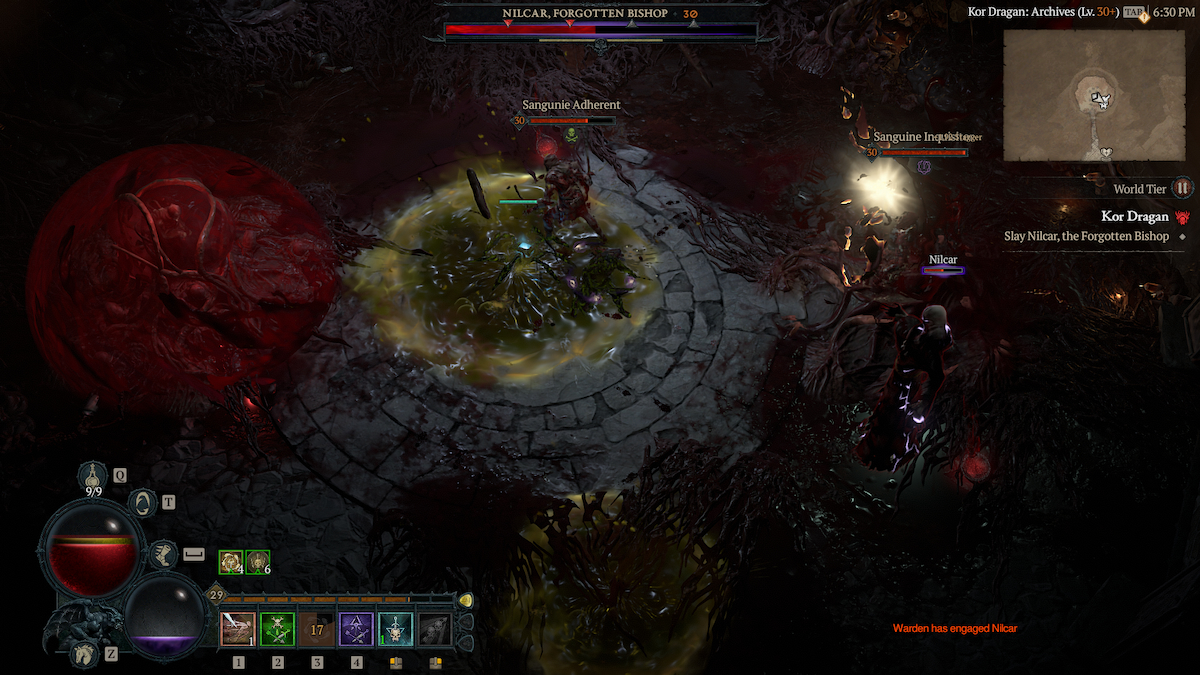Cast the first skill with the scythe slash
The width and height of the screenshot is (1200, 675).
coord(238,630)
